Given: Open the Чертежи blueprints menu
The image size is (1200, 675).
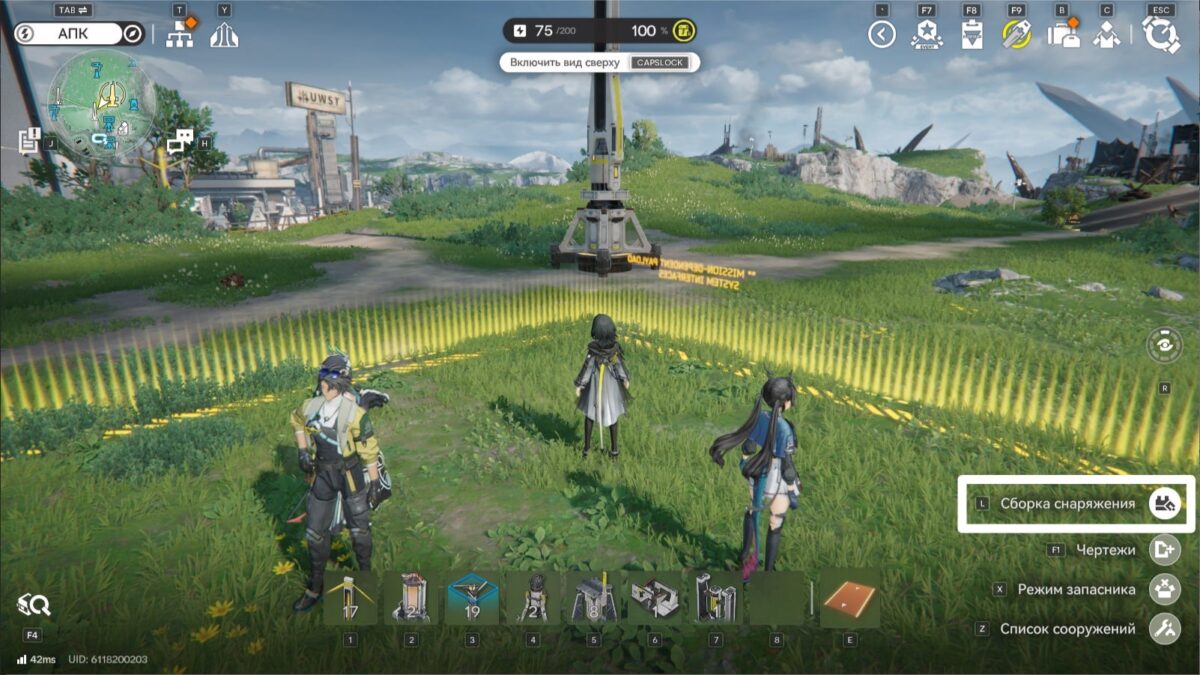Looking at the screenshot, I should click(x=1162, y=549).
